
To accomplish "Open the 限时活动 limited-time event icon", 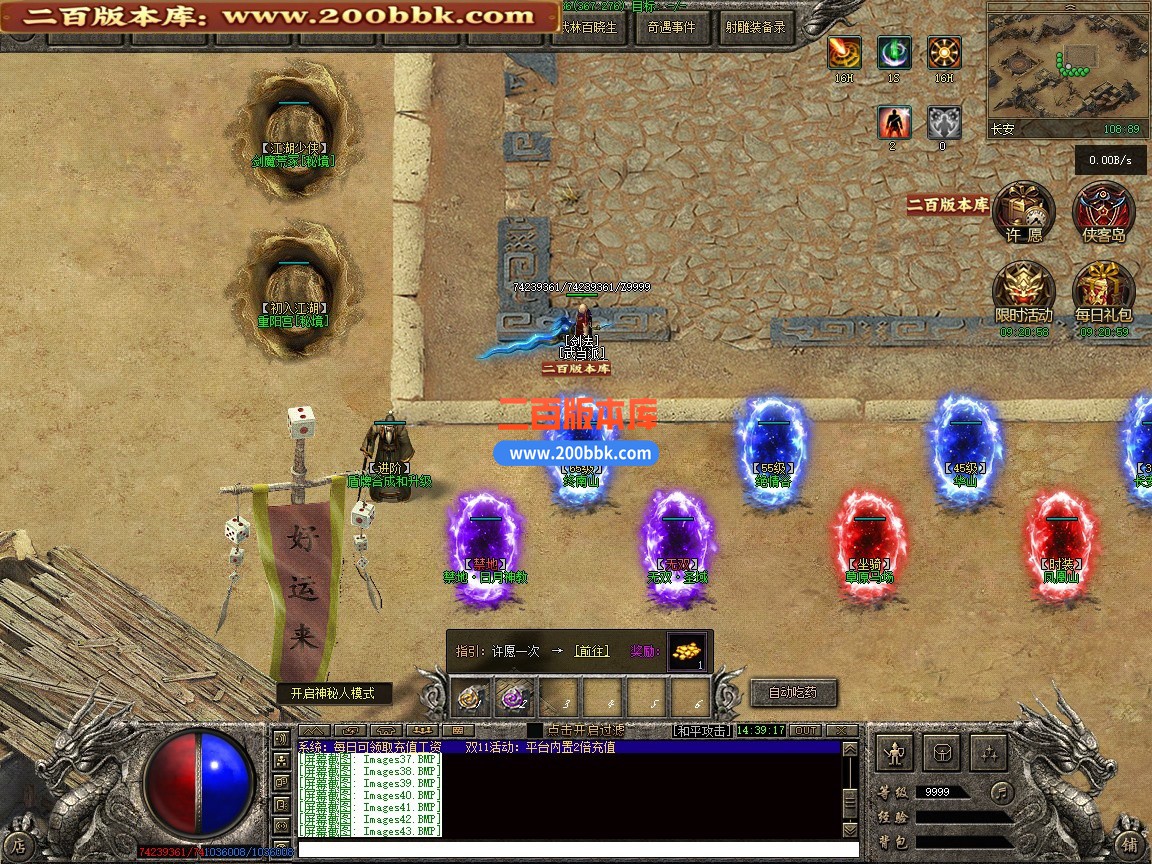I will pyautogui.click(x=1023, y=293).
